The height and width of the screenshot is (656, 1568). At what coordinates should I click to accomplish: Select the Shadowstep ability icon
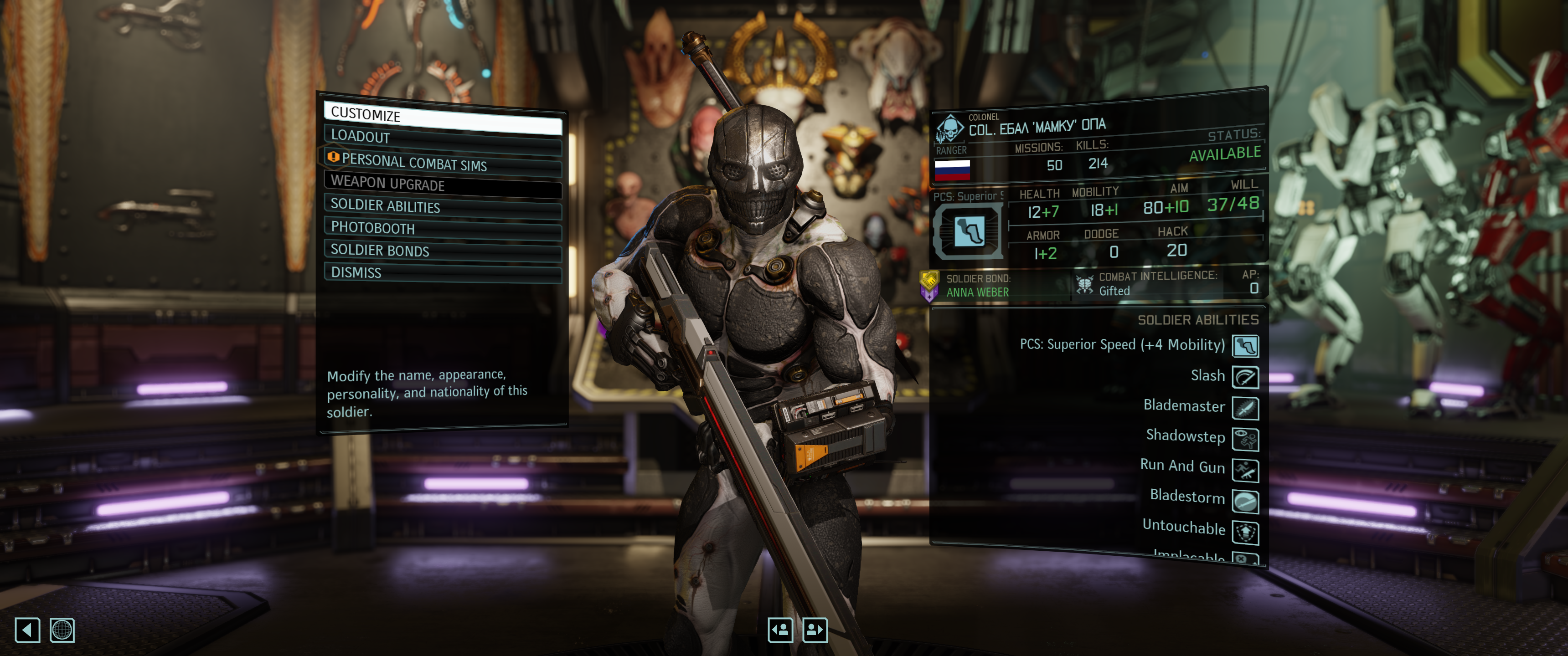(1245, 439)
